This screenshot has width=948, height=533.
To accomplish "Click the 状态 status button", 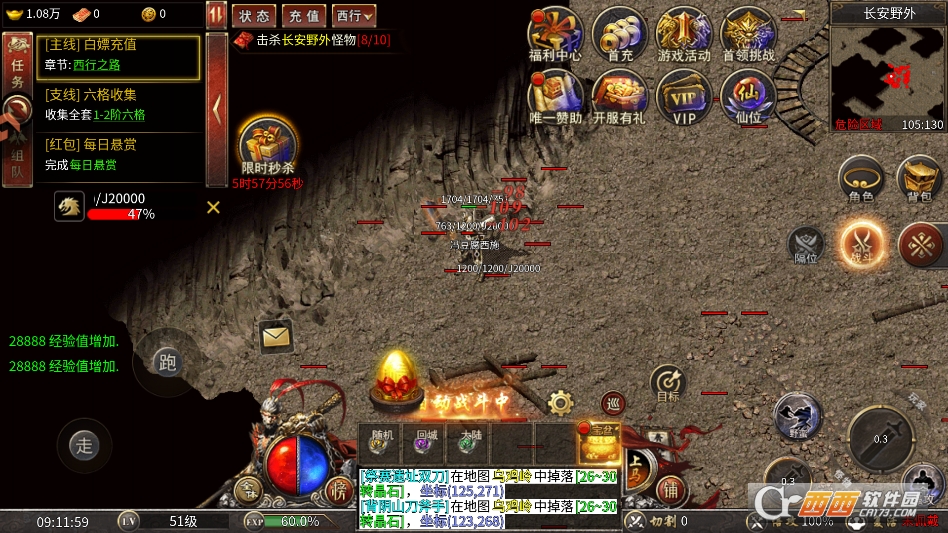I will click(254, 16).
